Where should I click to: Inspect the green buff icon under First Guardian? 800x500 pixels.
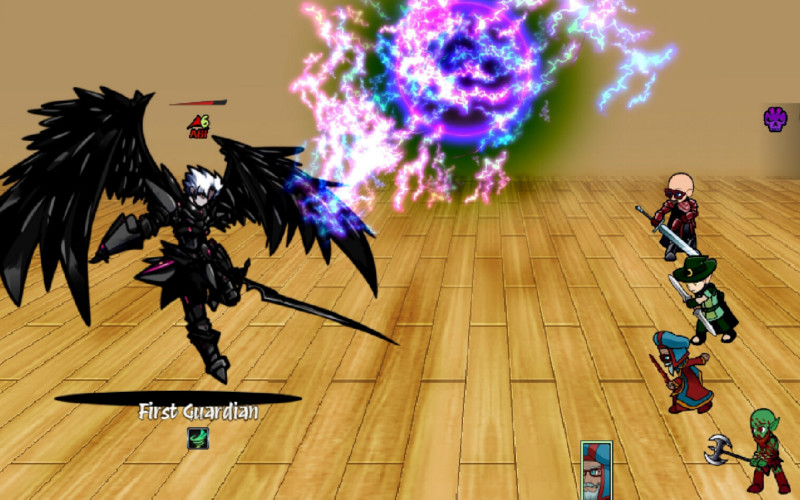[198, 438]
